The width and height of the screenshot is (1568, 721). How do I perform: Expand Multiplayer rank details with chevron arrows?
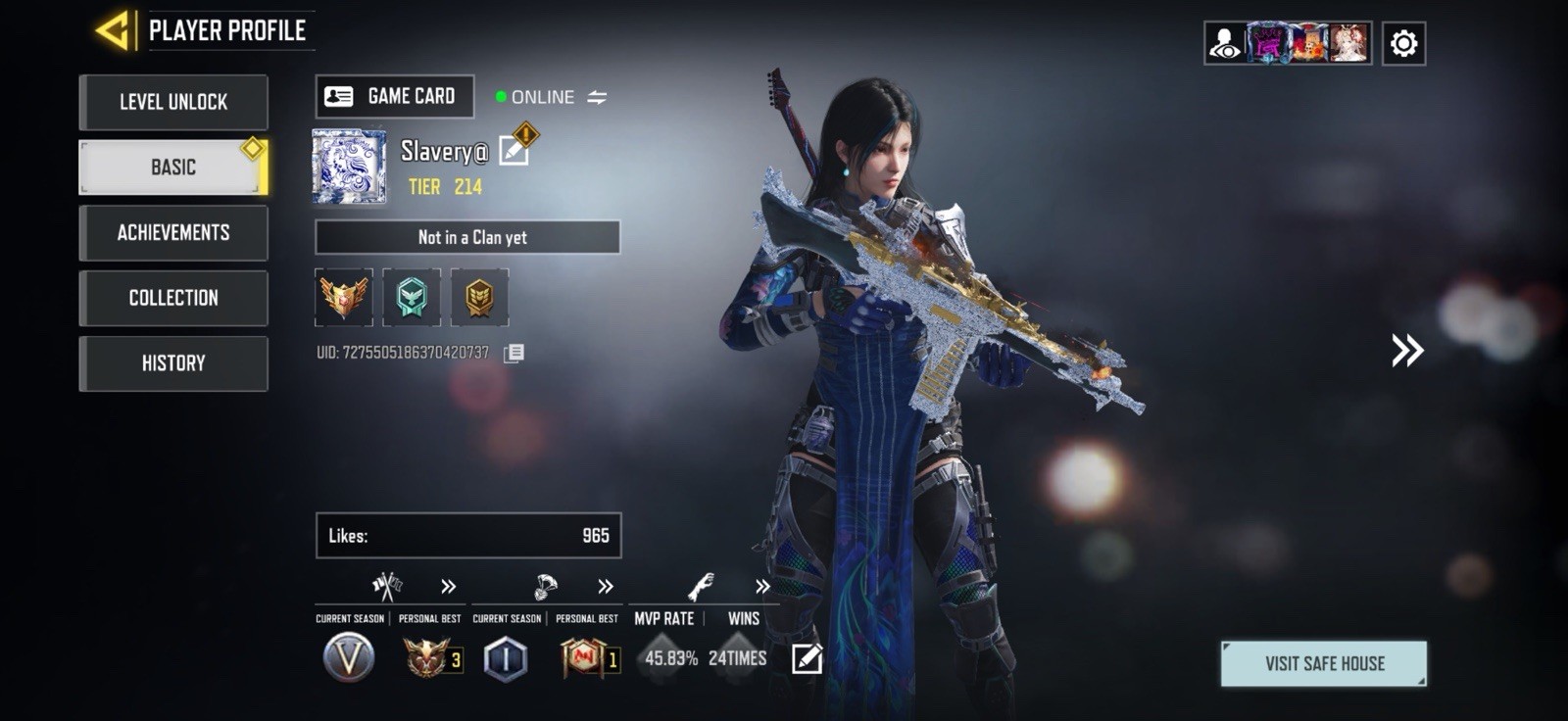447,588
